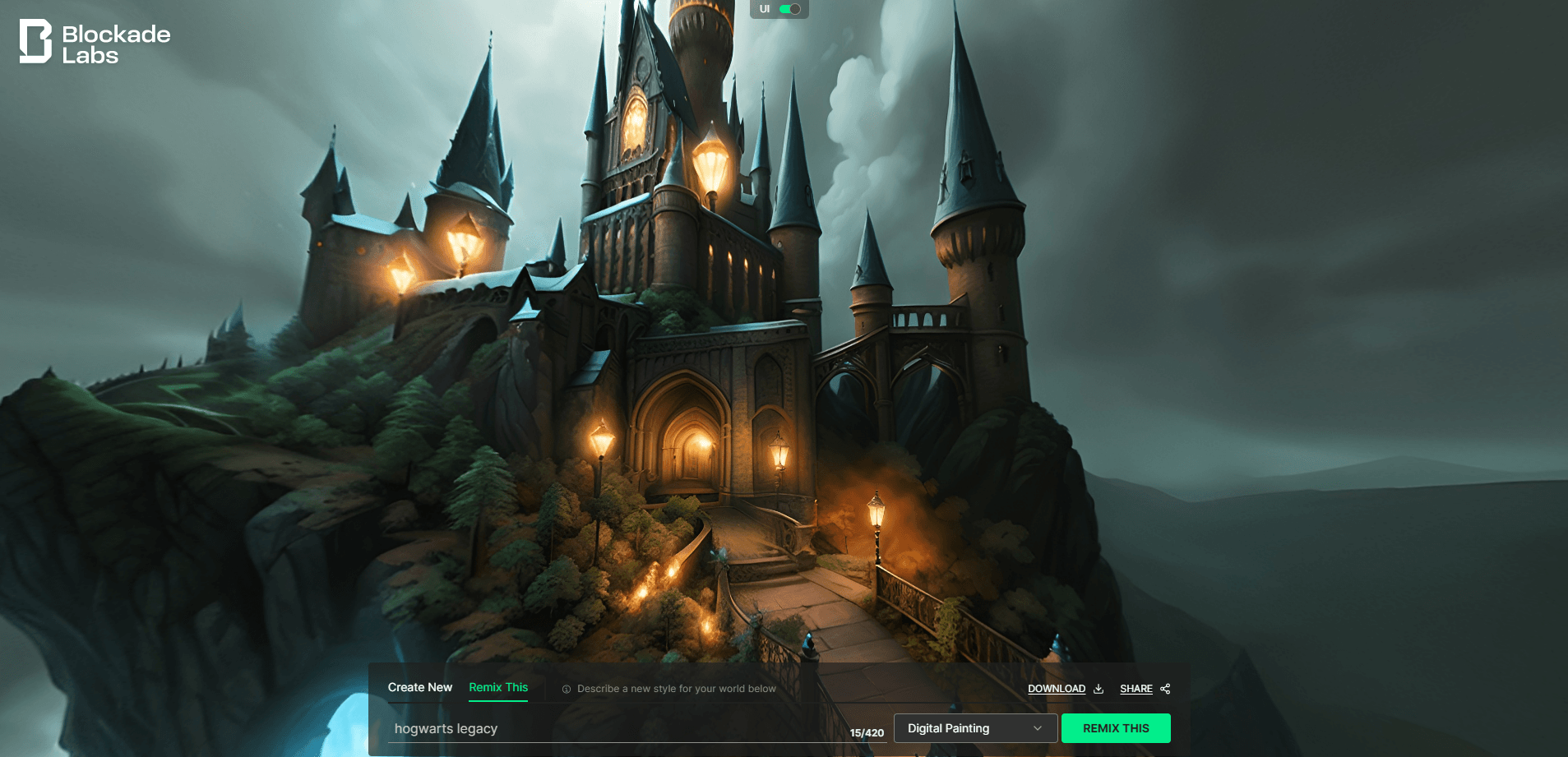The height and width of the screenshot is (757, 1568).
Task: Select the Remix This tab
Action: pyautogui.click(x=498, y=687)
